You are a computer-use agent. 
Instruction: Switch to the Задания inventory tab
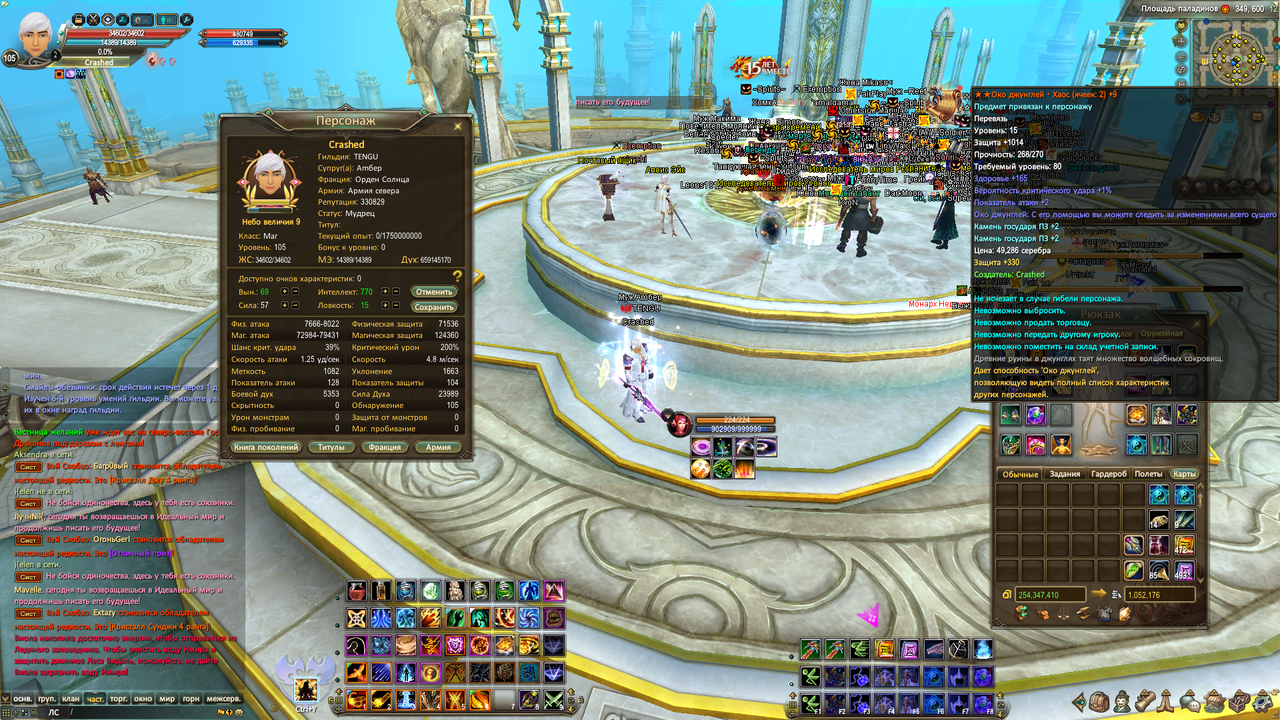pyautogui.click(x=1065, y=474)
